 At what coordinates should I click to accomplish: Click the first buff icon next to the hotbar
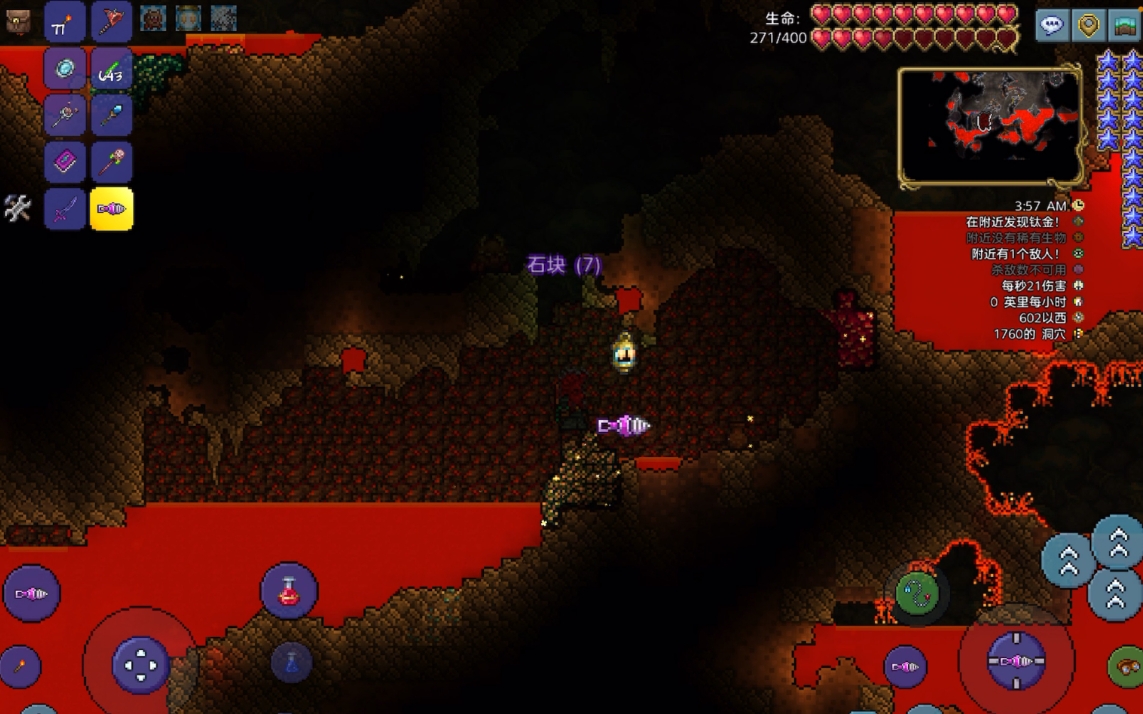click(153, 18)
